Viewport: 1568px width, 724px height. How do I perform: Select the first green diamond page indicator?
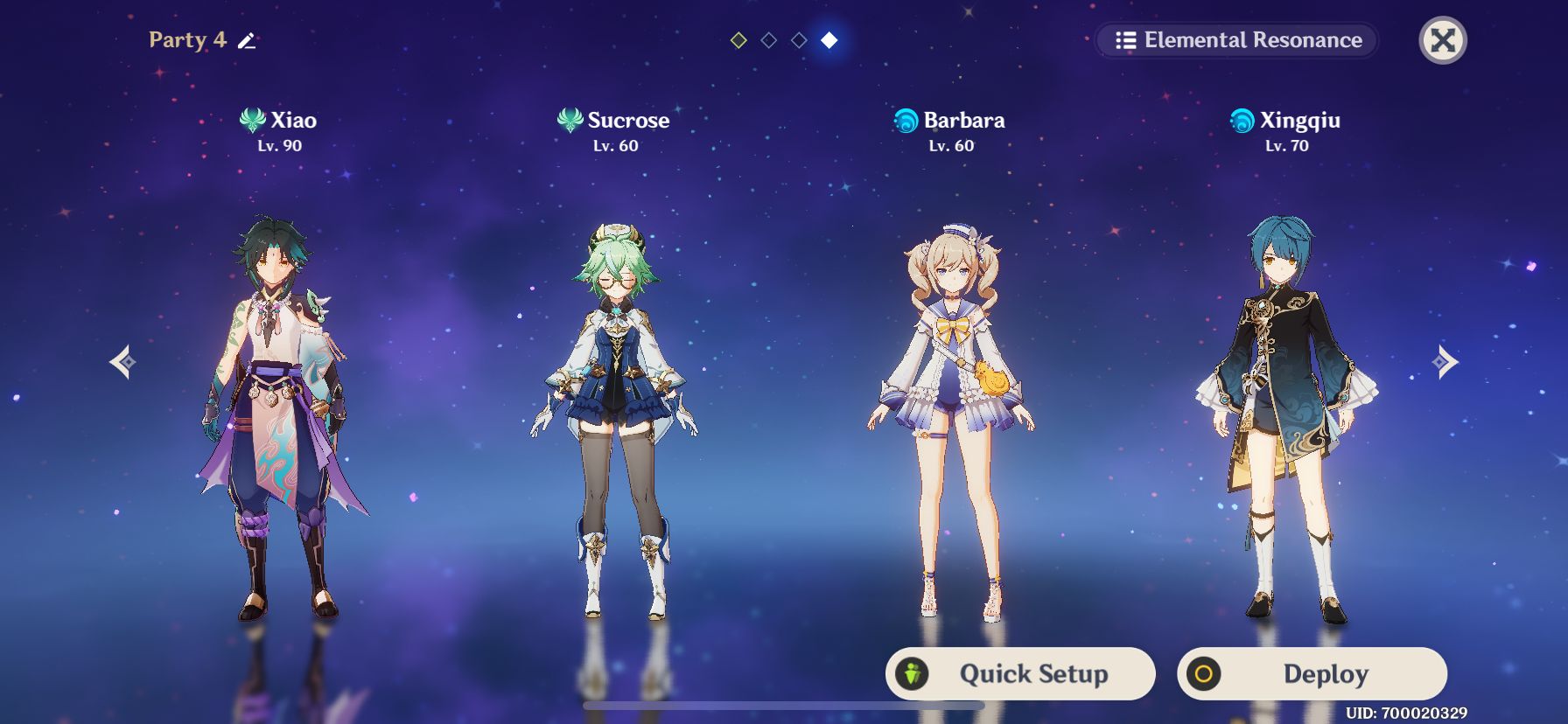(x=739, y=39)
